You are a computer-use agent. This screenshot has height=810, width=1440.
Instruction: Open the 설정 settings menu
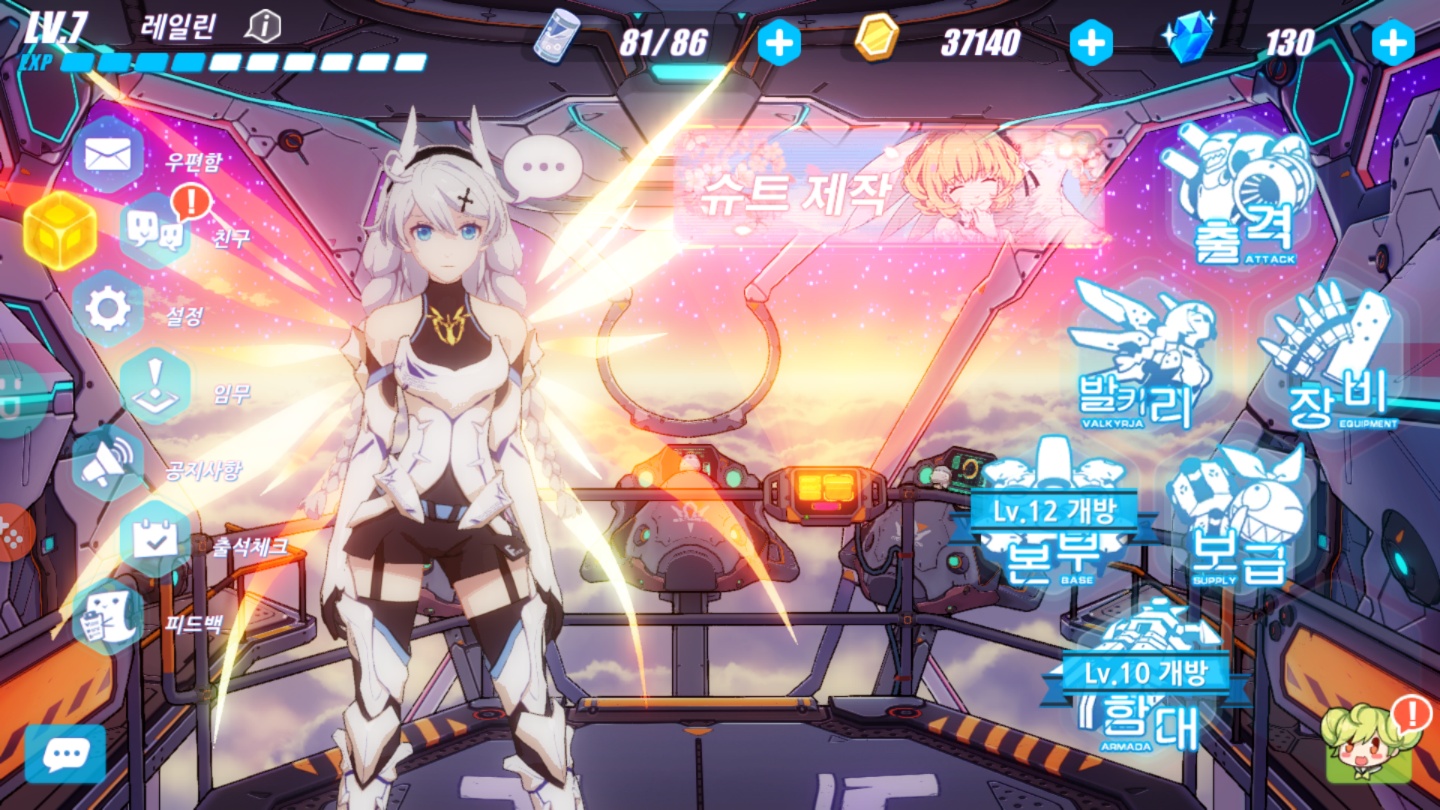click(108, 310)
